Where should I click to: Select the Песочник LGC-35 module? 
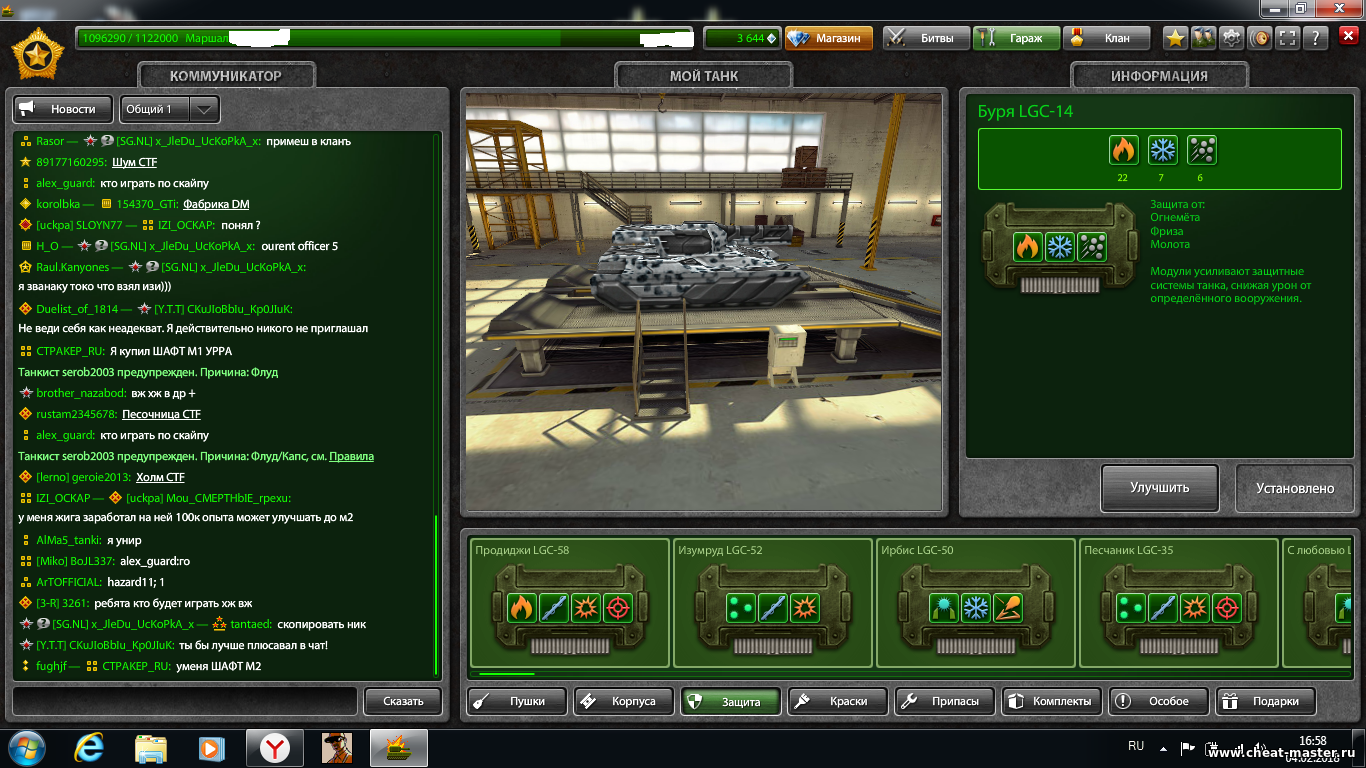[1179, 604]
